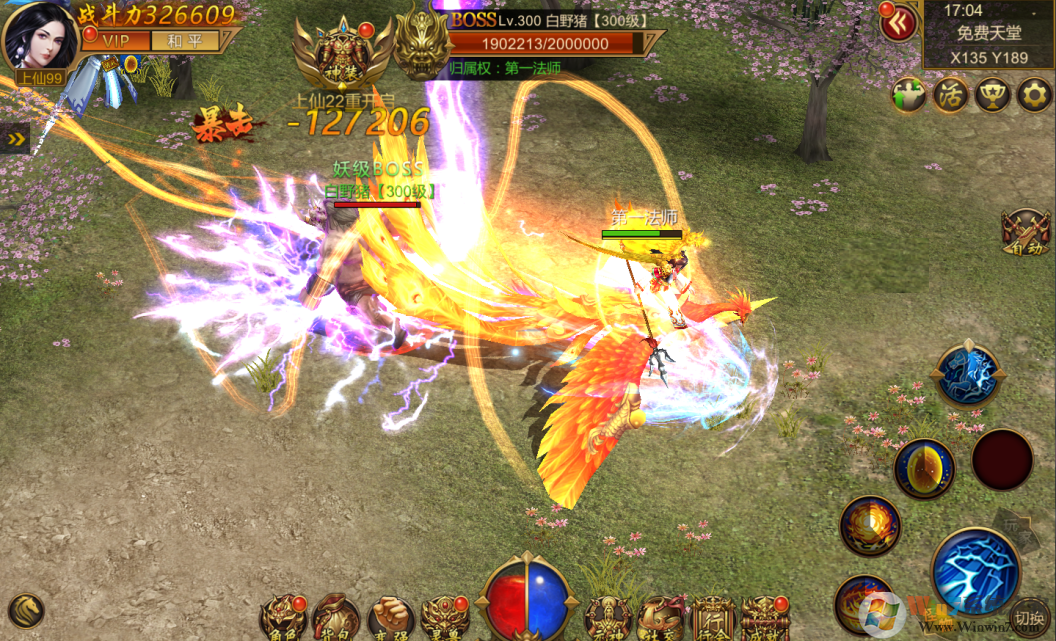Viewport: 1056px width, 641px height.
Task: Open the 活 activity icon
Action: 950,95
